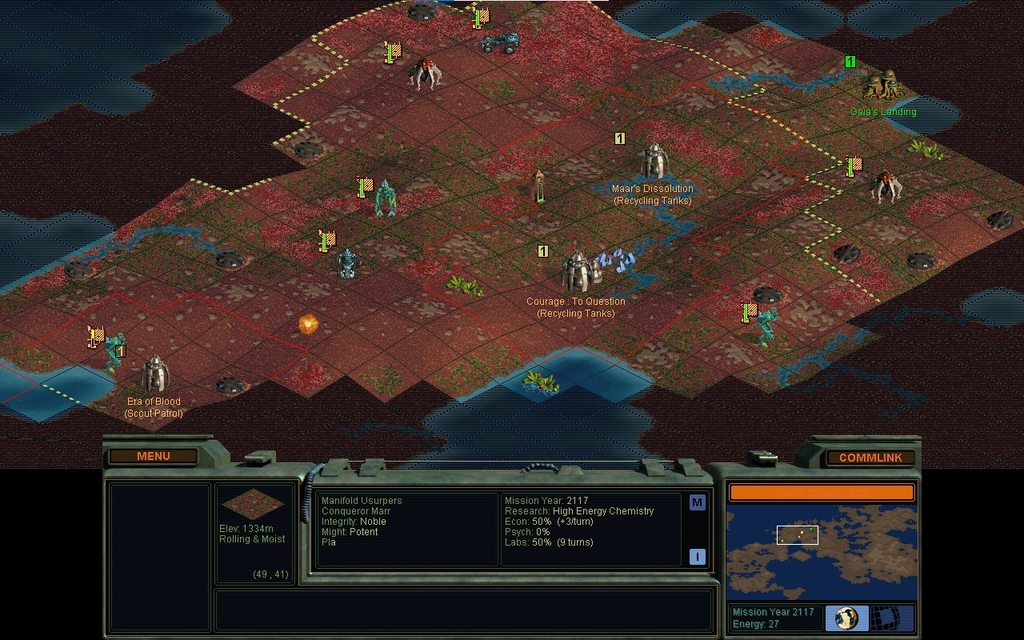Click the orange Turn Complete bar
Image resolution: width=1024 pixels, height=640 pixels.
click(x=821, y=492)
